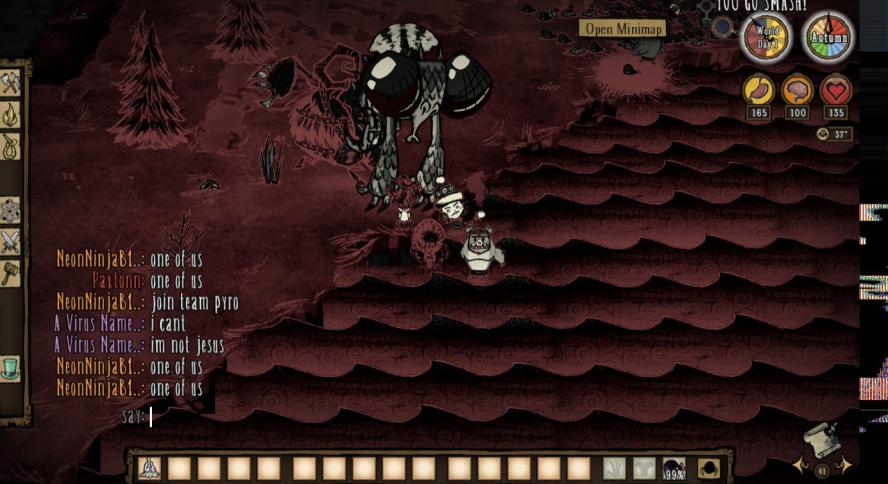The image size is (888, 484).
Task: Rotate the camera left with arrow
Action: coord(799,465)
